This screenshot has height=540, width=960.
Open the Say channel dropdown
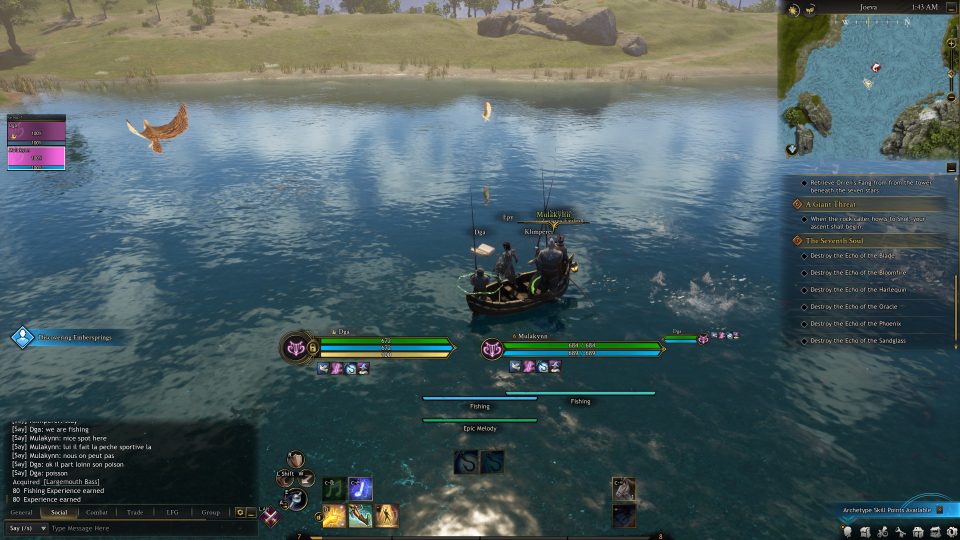[x=26, y=528]
